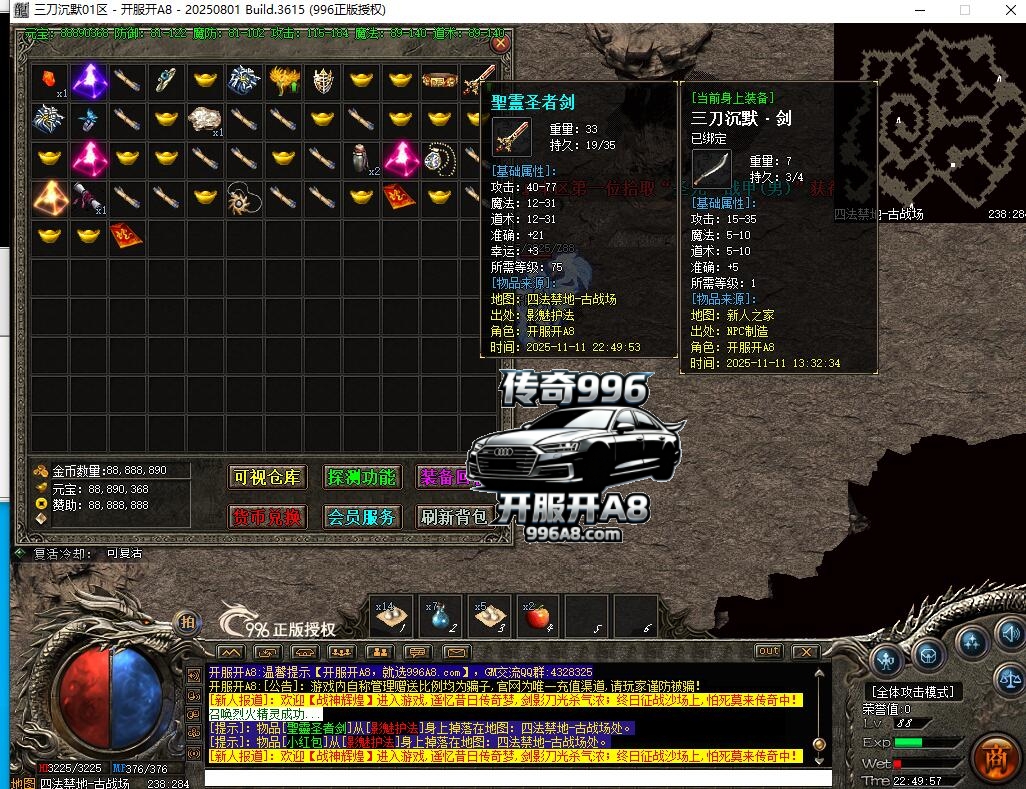Screen dimensions: 1026x789
Task: Open the 可视仓库 warehouse button
Action: tap(267, 477)
